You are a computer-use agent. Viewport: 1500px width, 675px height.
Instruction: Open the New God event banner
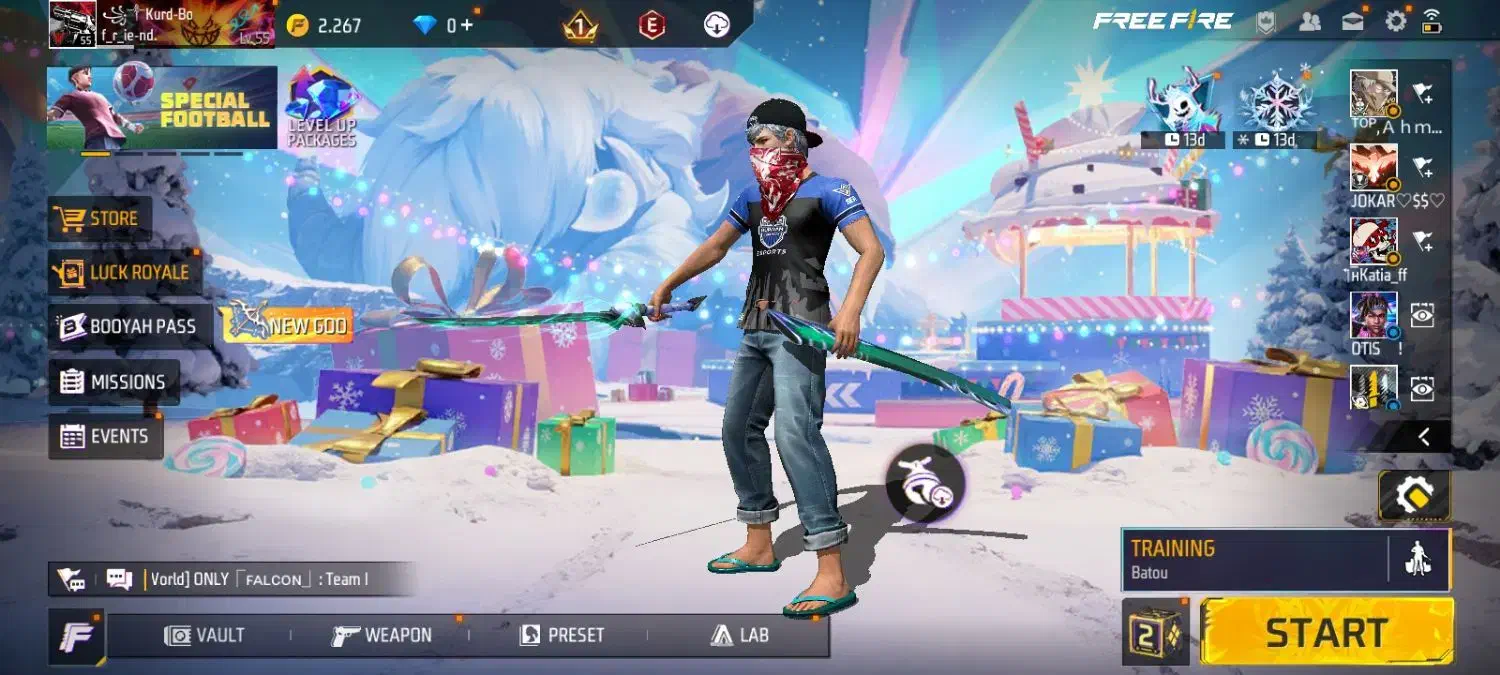[286, 325]
